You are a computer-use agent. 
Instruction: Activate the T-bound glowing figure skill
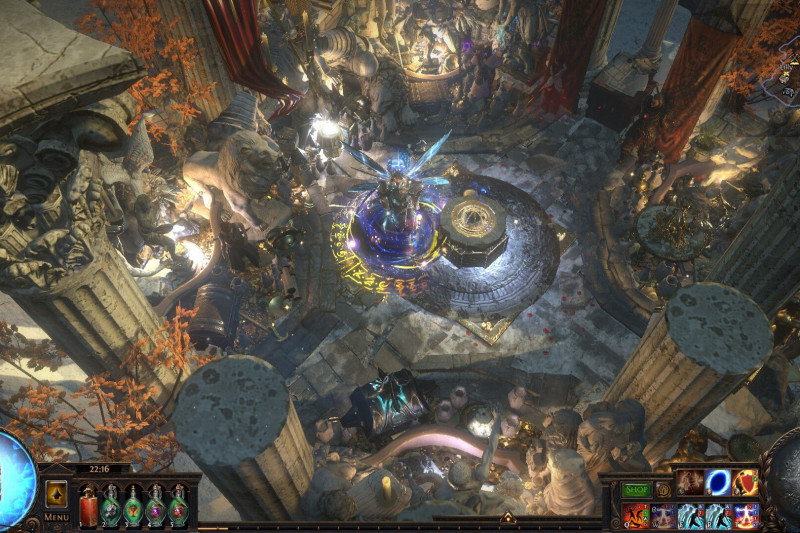coord(745,516)
